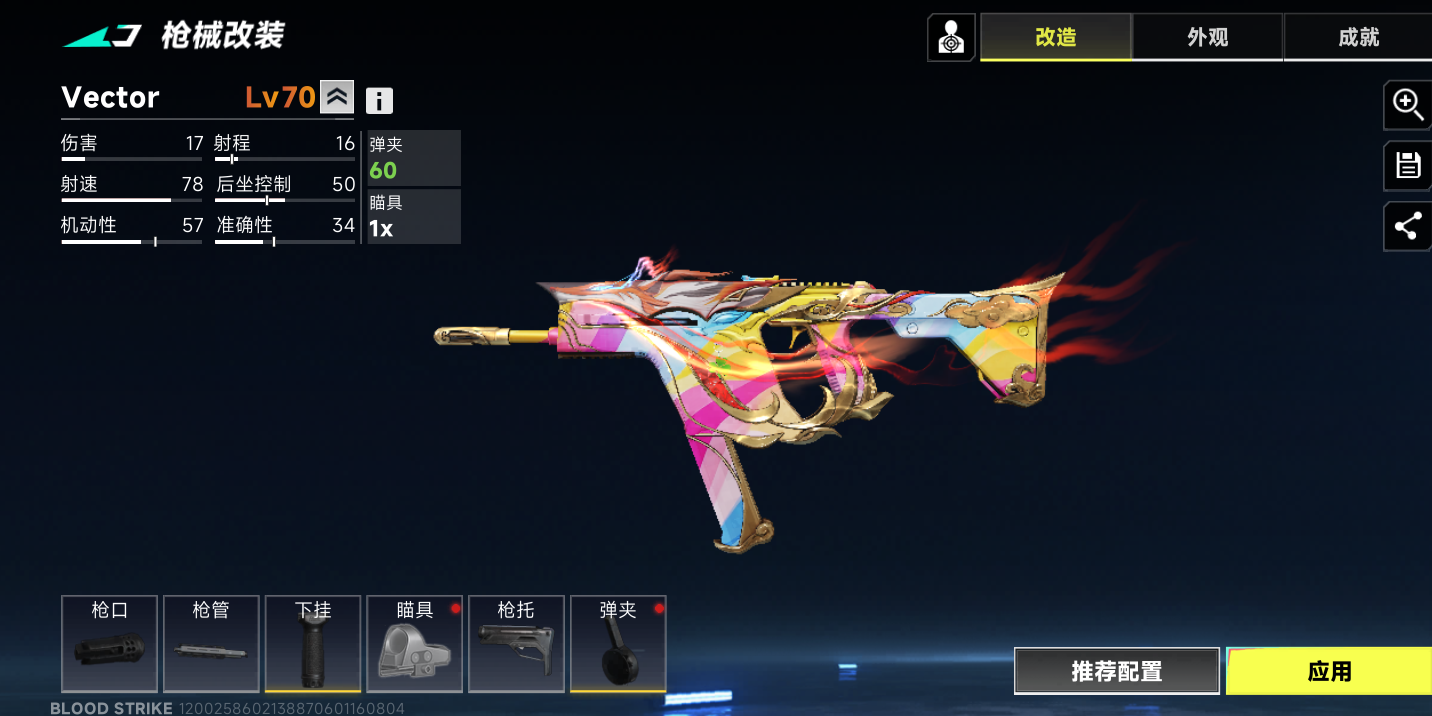Select the 枪口 muzzle attachment slot

[109, 643]
